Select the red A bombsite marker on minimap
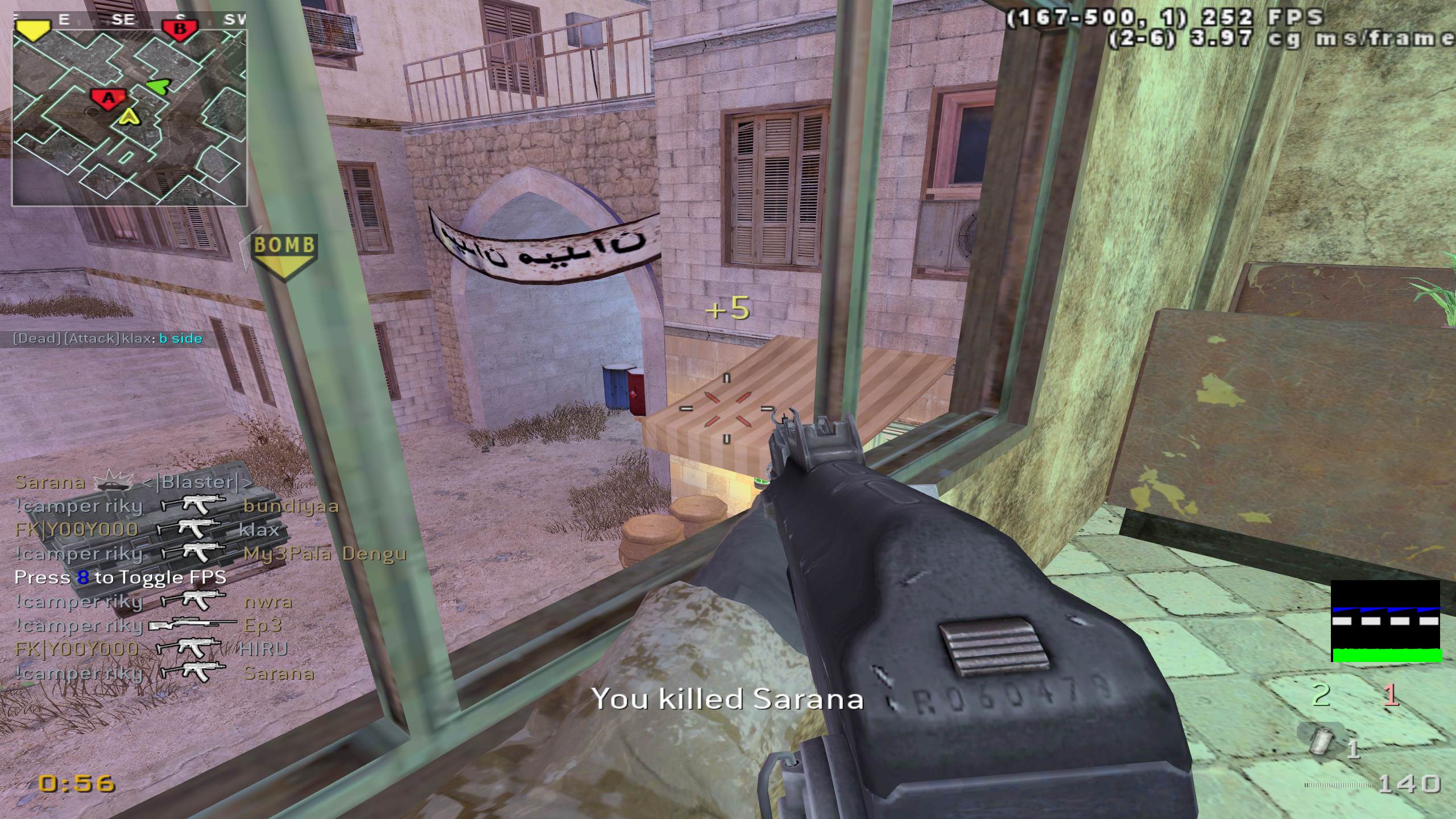Image resolution: width=1456 pixels, height=819 pixels. pyautogui.click(x=107, y=98)
